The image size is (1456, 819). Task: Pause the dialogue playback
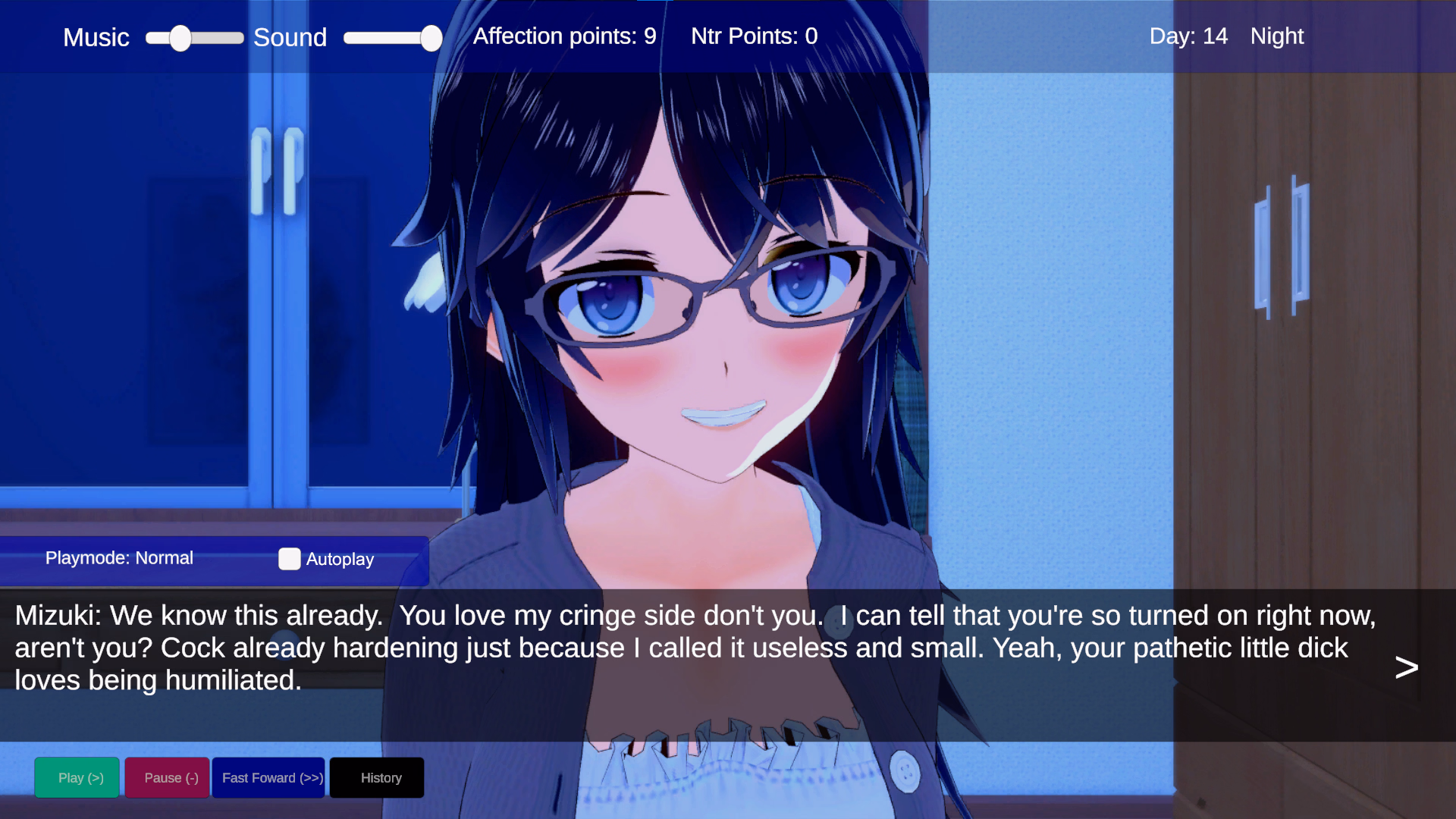pos(167,777)
